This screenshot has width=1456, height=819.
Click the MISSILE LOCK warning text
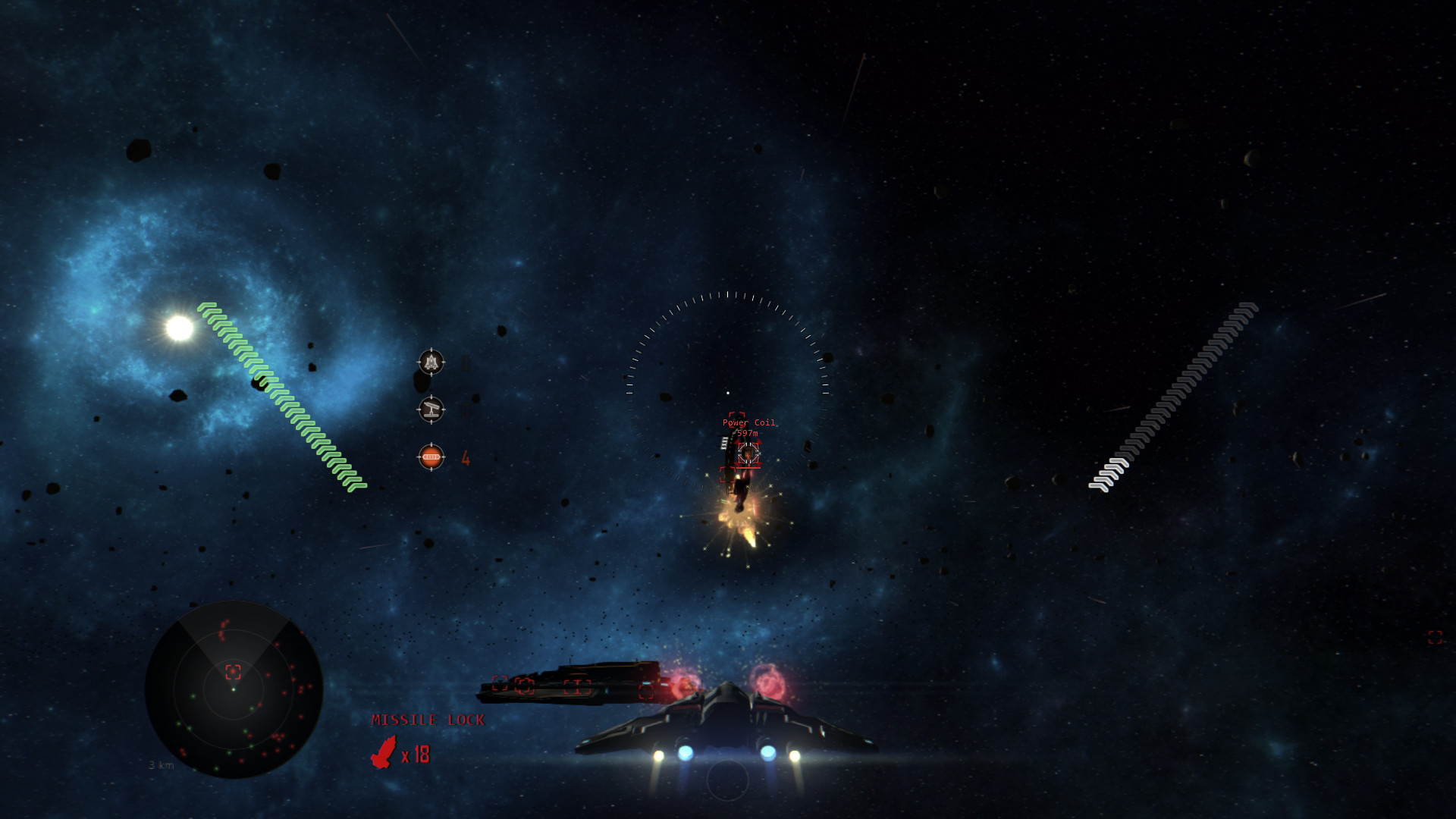click(x=427, y=720)
